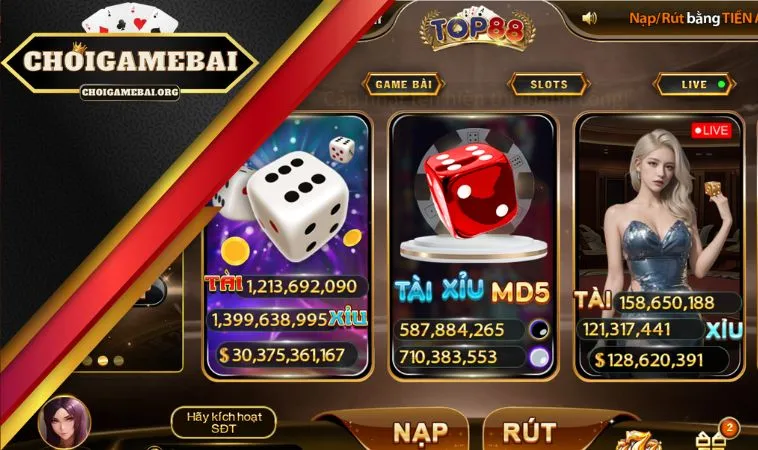Open the Rút withdraw button

pos(529,431)
